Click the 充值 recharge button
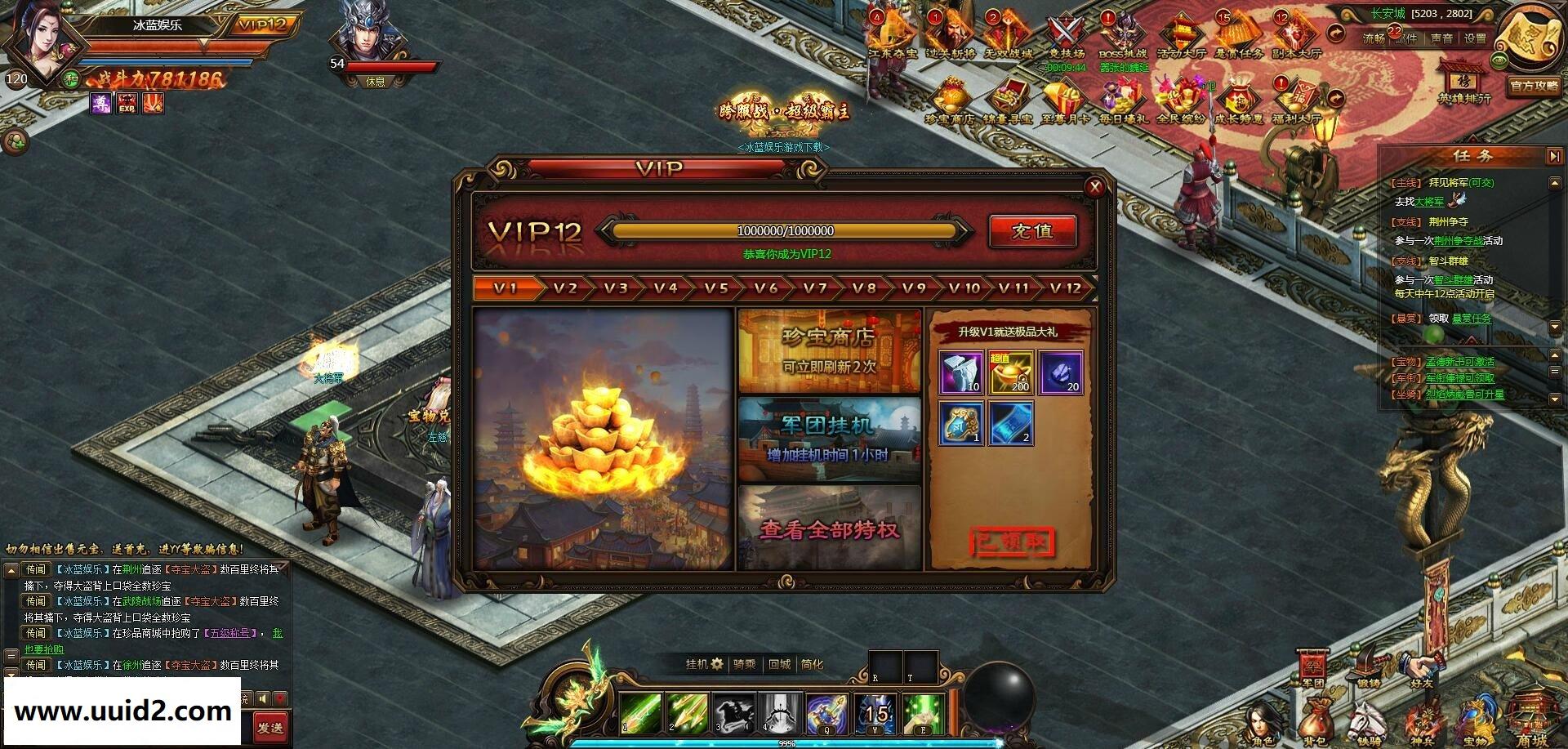The image size is (1568, 749). coord(1032,231)
